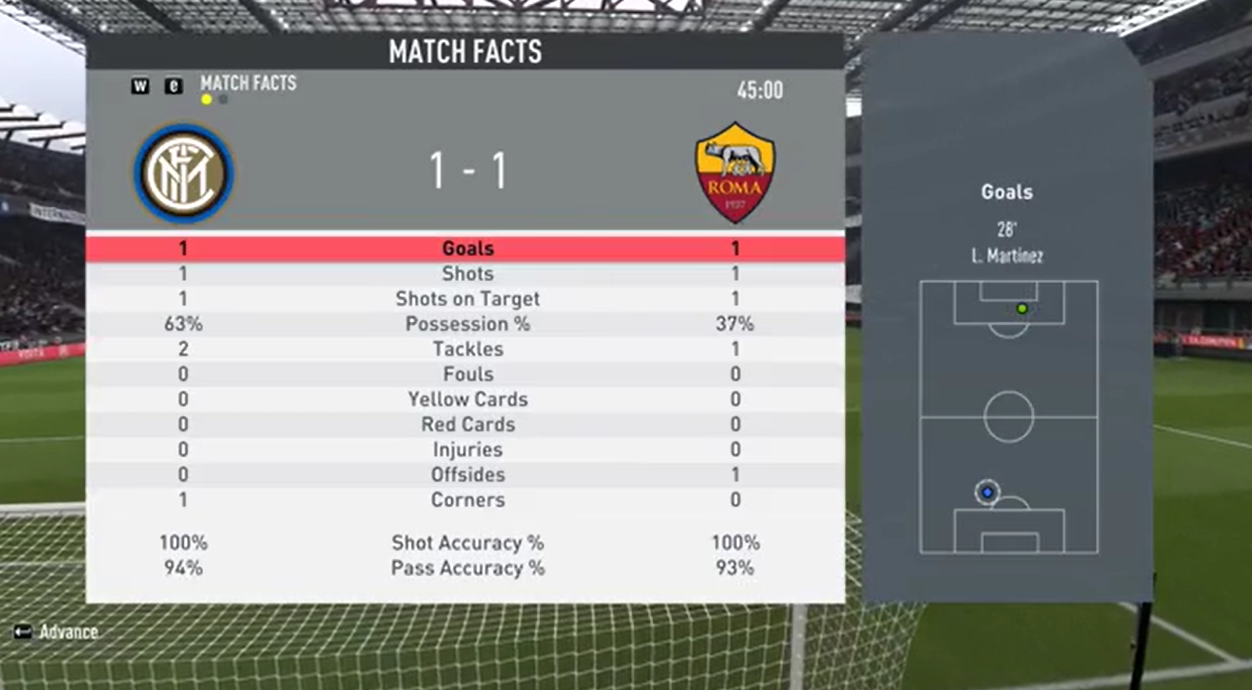Click the green goal marker on the pitch map
Screen dimensions: 1252x690
pyautogui.click(x=1021, y=308)
